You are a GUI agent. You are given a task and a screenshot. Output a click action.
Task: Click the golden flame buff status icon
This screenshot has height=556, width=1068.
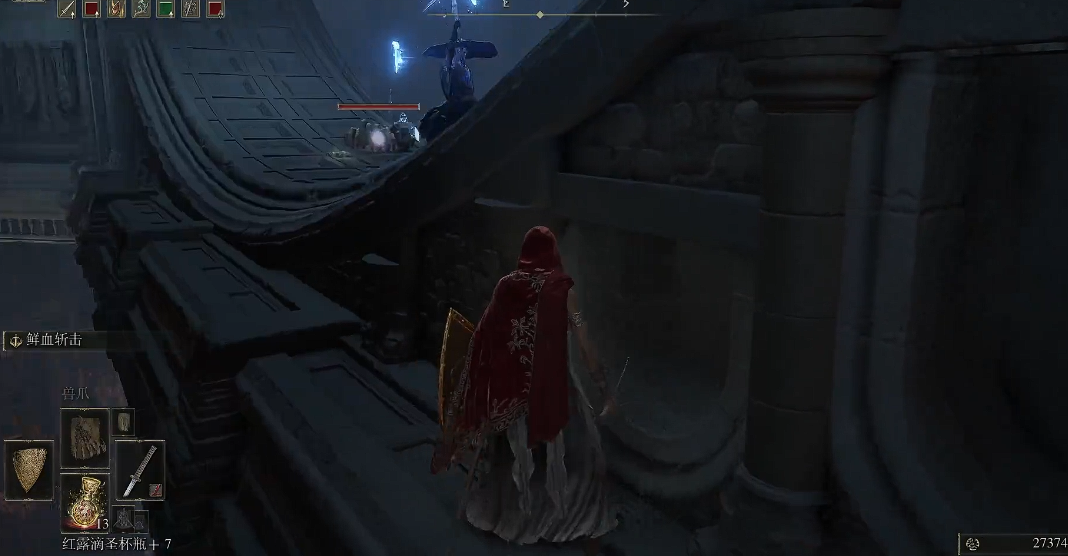117,9
